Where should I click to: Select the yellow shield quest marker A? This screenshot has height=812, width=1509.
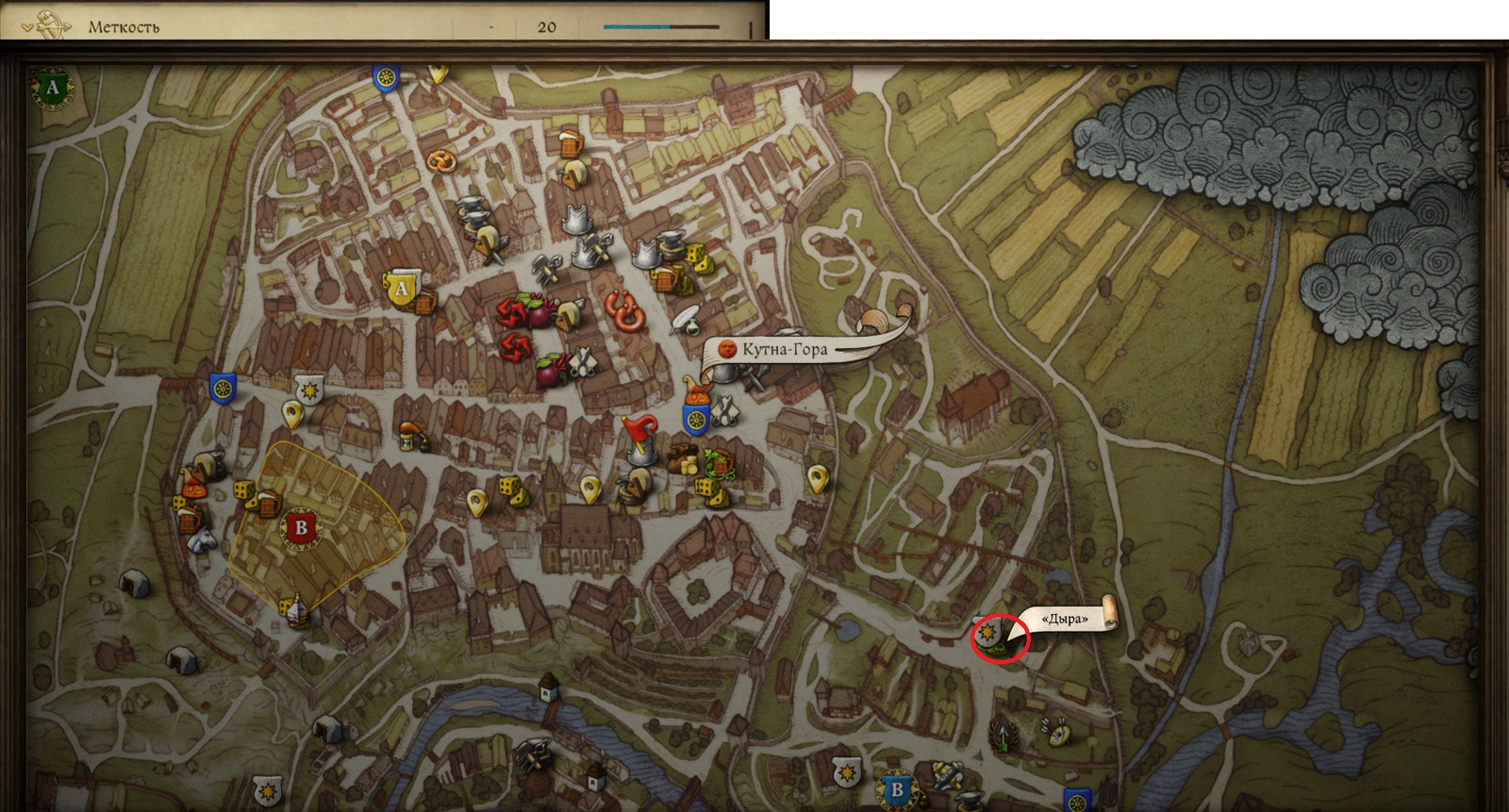pyautogui.click(x=401, y=289)
